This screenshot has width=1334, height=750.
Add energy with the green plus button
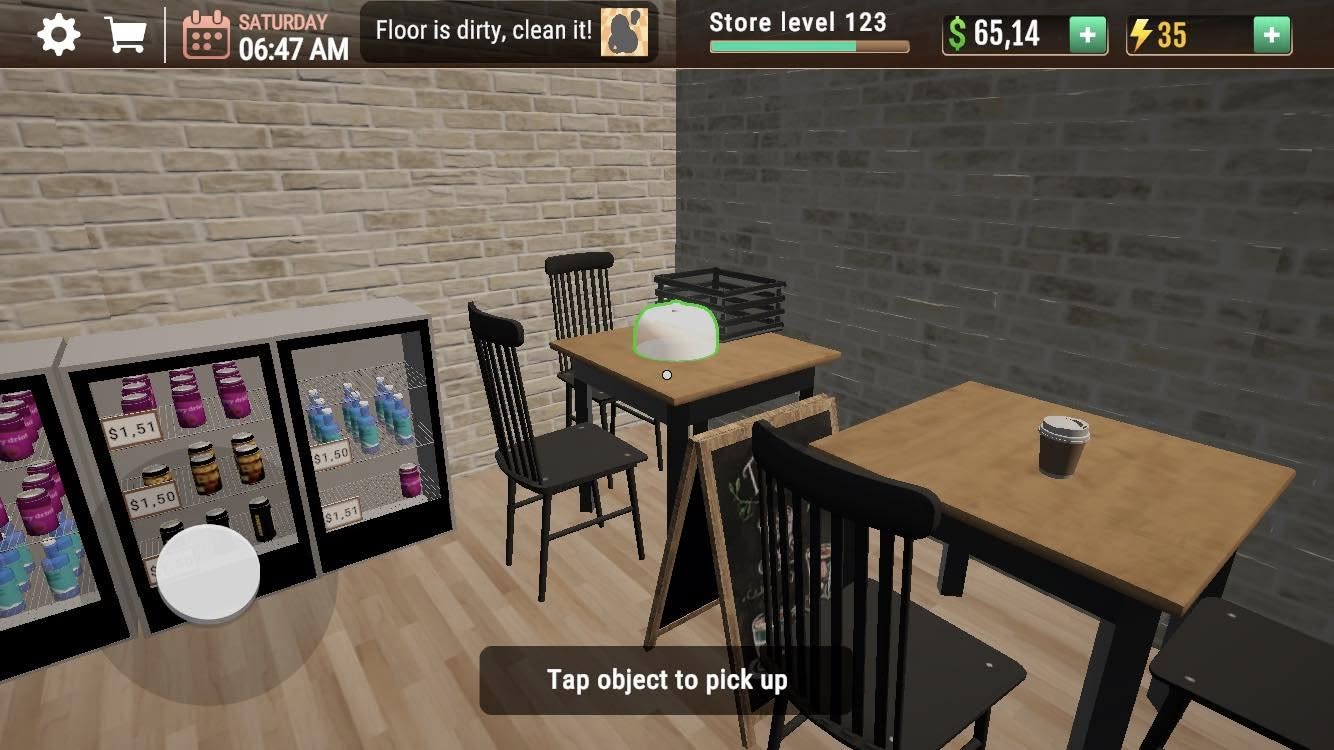coord(1271,35)
